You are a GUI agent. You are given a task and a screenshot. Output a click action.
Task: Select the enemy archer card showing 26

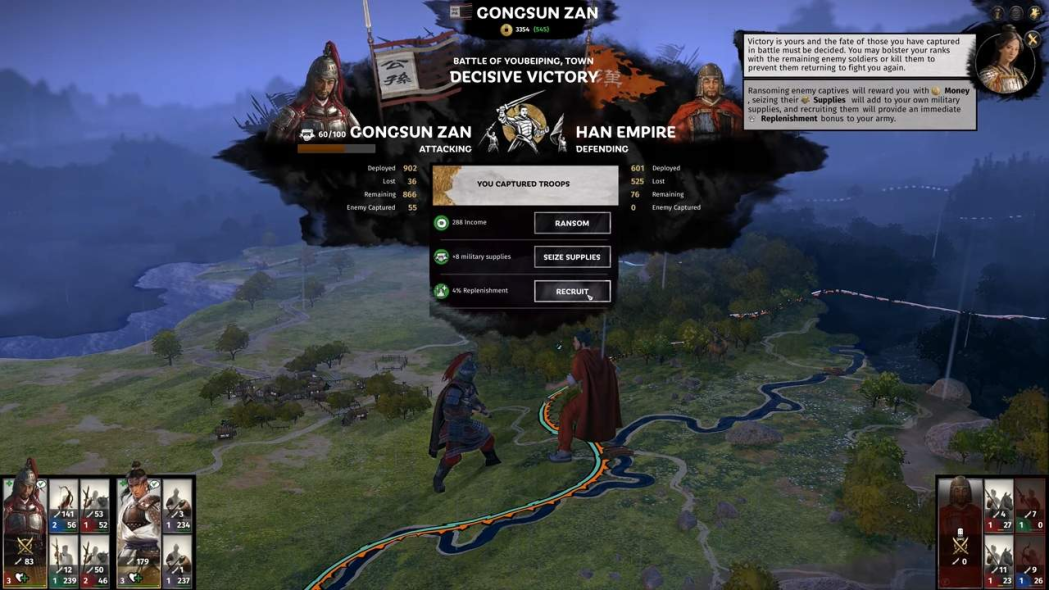click(x=1029, y=562)
